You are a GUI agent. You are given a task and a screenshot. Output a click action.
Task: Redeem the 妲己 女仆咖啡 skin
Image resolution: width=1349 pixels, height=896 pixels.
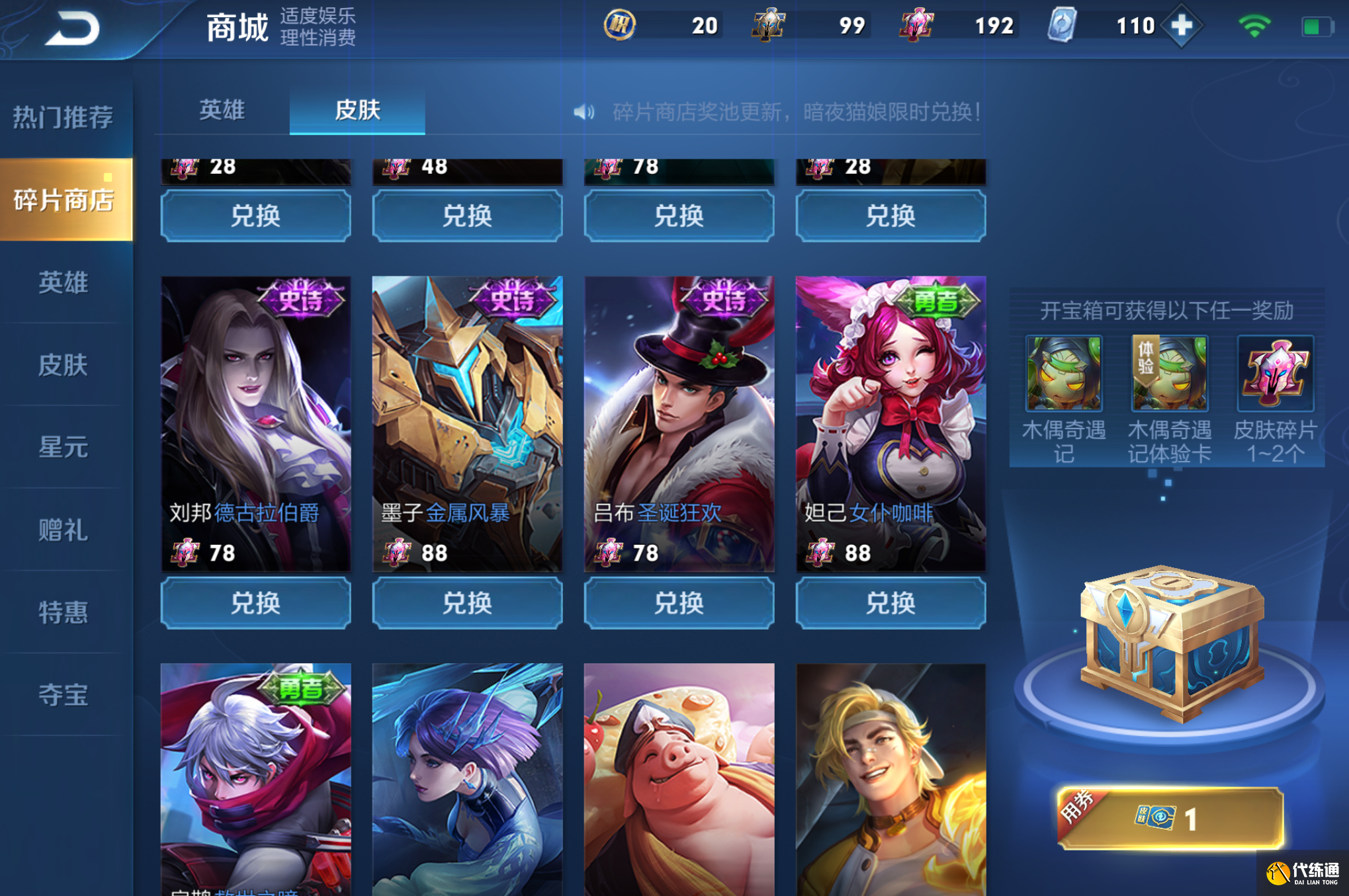click(x=891, y=602)
